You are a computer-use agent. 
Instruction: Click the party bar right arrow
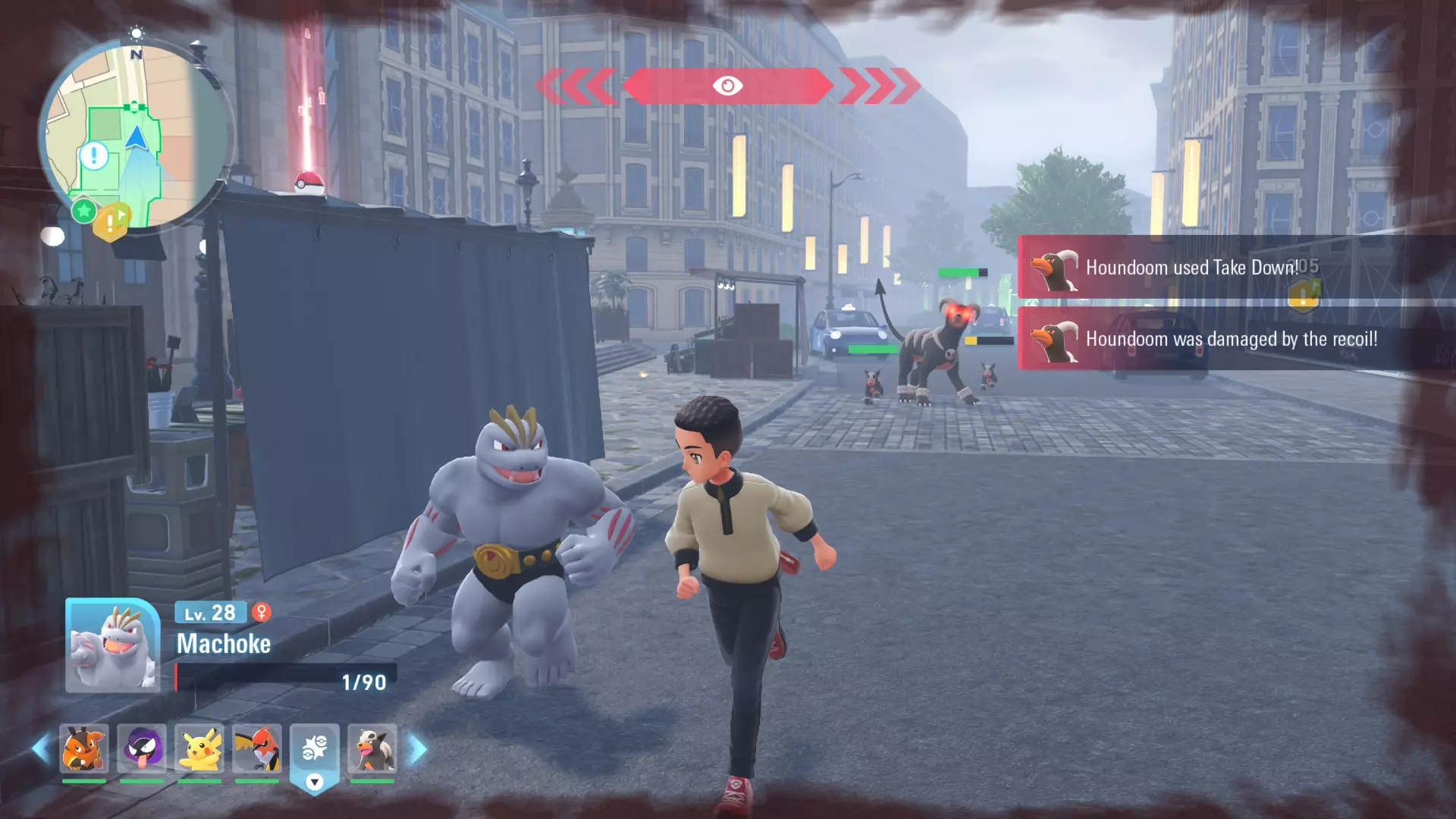(x=418, y=749)
